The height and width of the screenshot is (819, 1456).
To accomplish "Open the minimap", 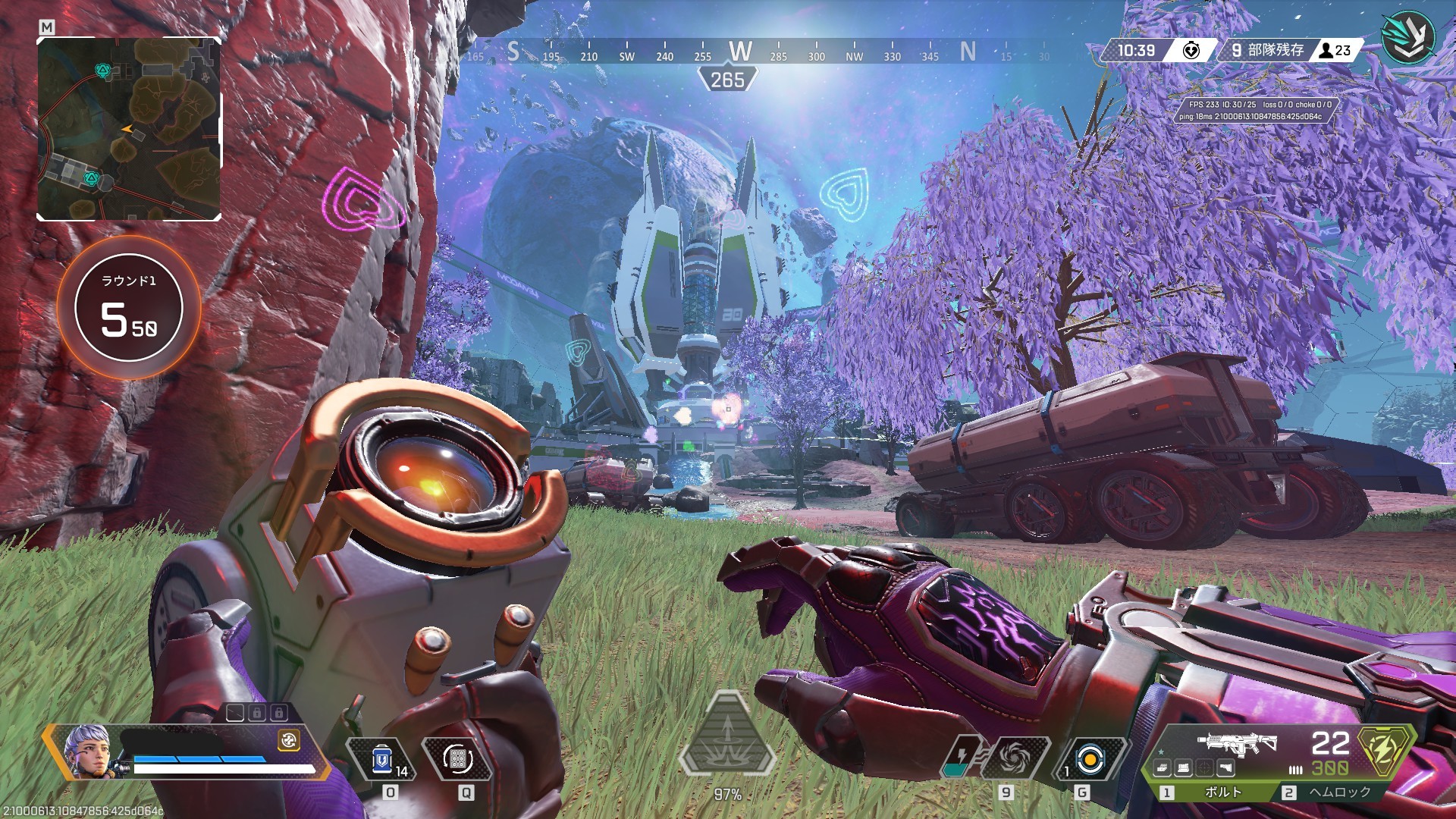I will pyautogui.click(x=129, y=129).
